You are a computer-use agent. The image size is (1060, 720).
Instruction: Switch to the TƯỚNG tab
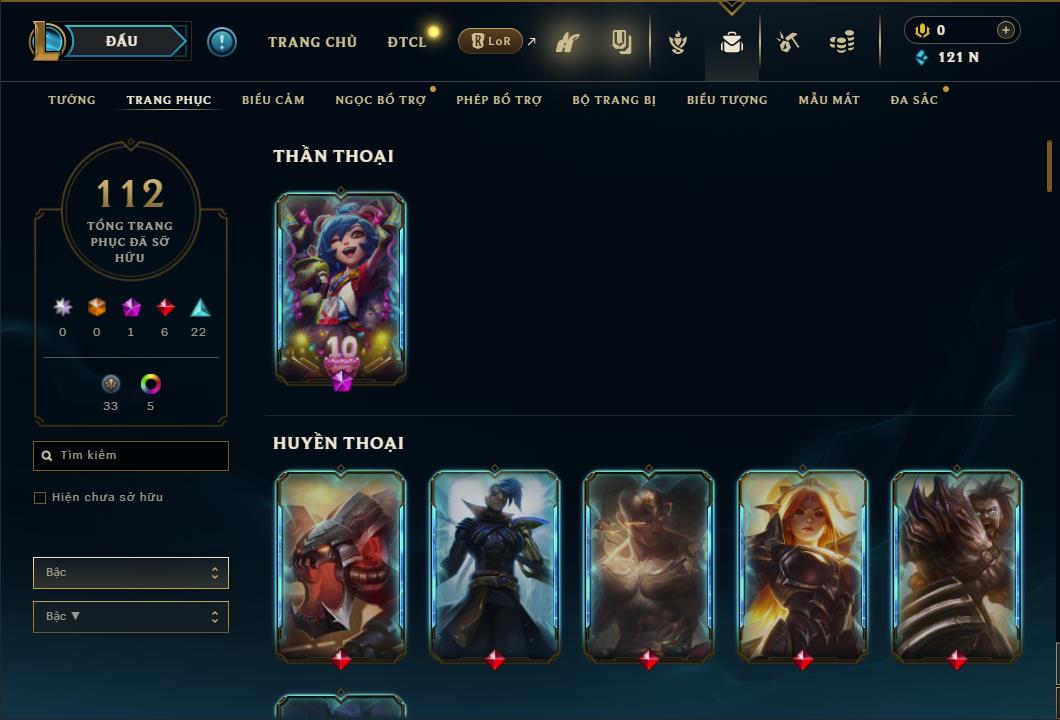(x=72, y=100)
